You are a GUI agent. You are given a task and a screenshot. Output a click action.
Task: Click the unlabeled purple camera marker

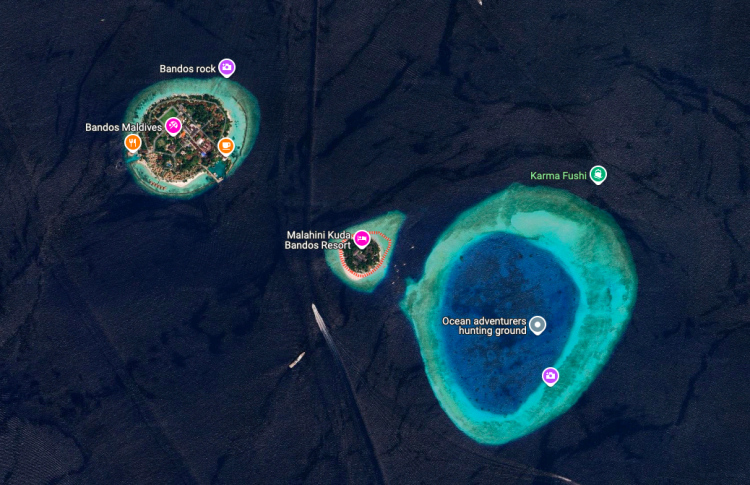coord(550,375)
